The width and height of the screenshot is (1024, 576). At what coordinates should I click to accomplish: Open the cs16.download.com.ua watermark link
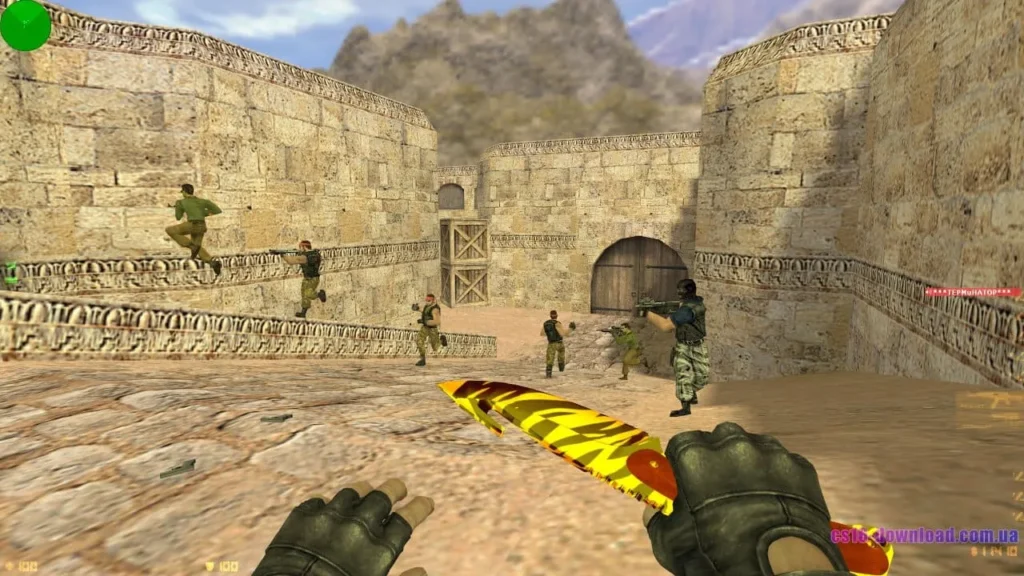[924, 535]
